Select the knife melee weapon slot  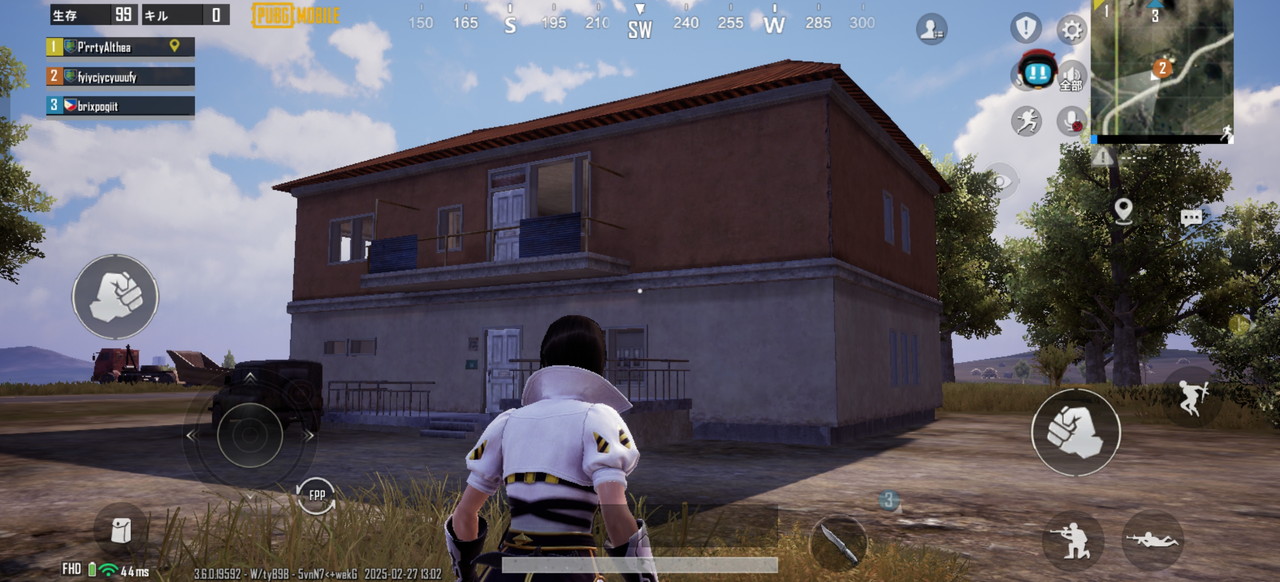click(x=838, y=542)
